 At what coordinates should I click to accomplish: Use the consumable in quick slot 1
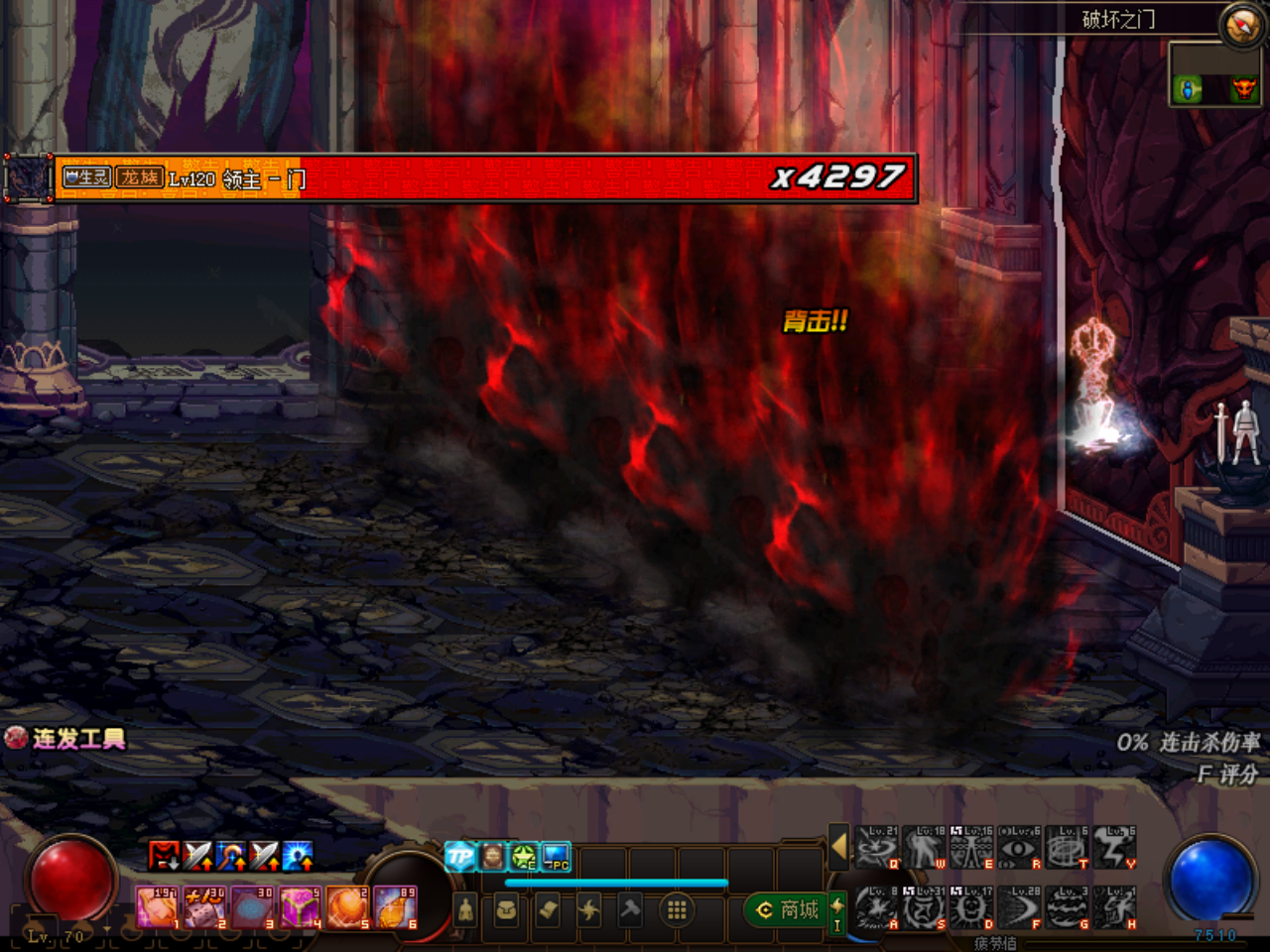pyautogui.click(x=157, y=907)
